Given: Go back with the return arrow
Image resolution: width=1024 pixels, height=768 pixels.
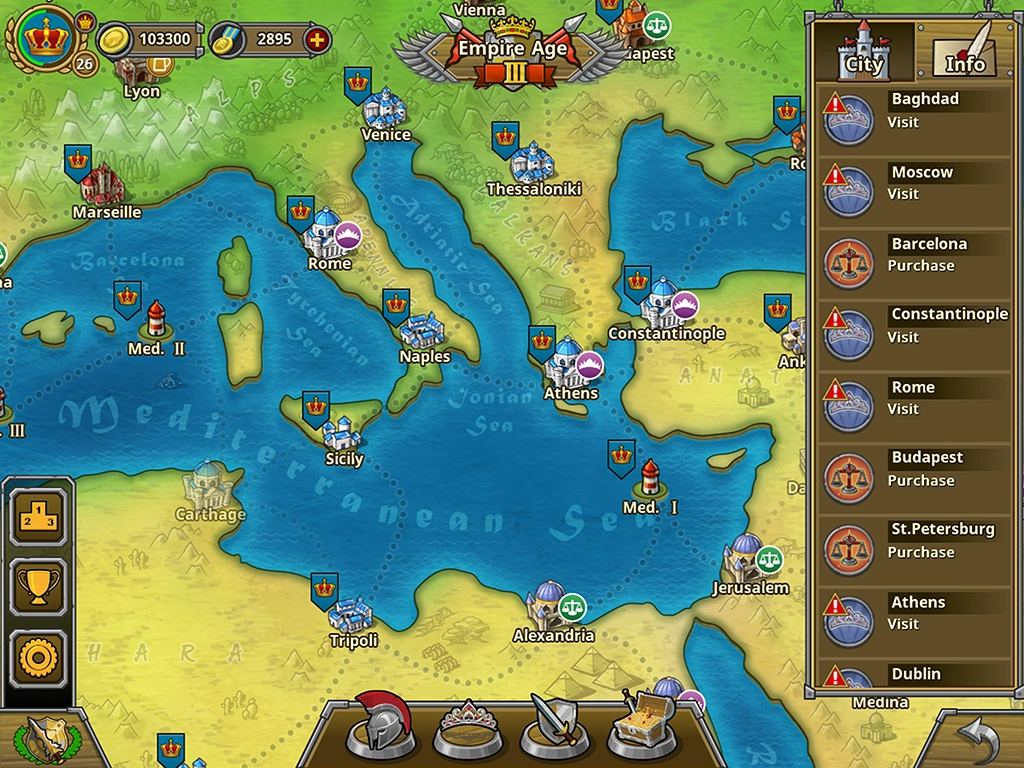Looking at the screenshot, I should (976, 741).
